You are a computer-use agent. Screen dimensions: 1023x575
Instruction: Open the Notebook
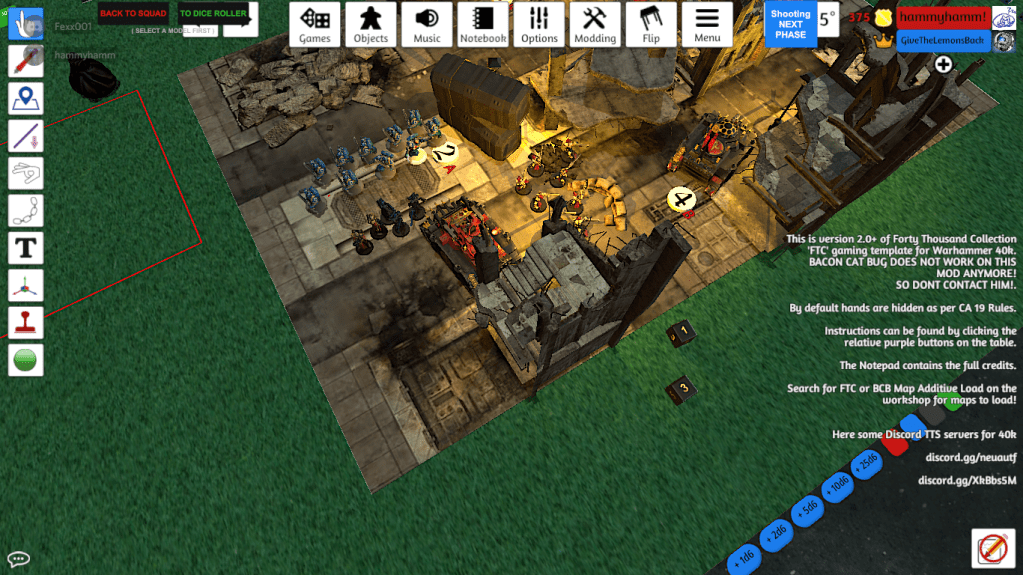coord(483,24)
